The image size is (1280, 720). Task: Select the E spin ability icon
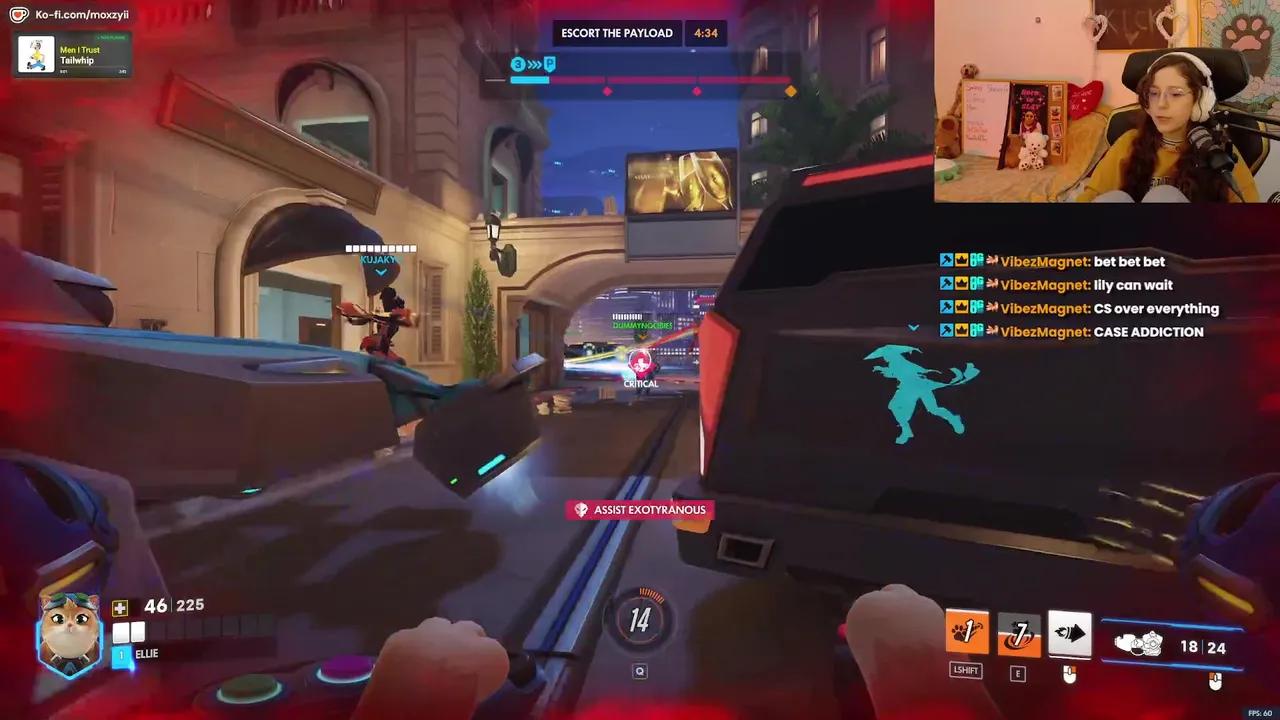point(1018,630)
